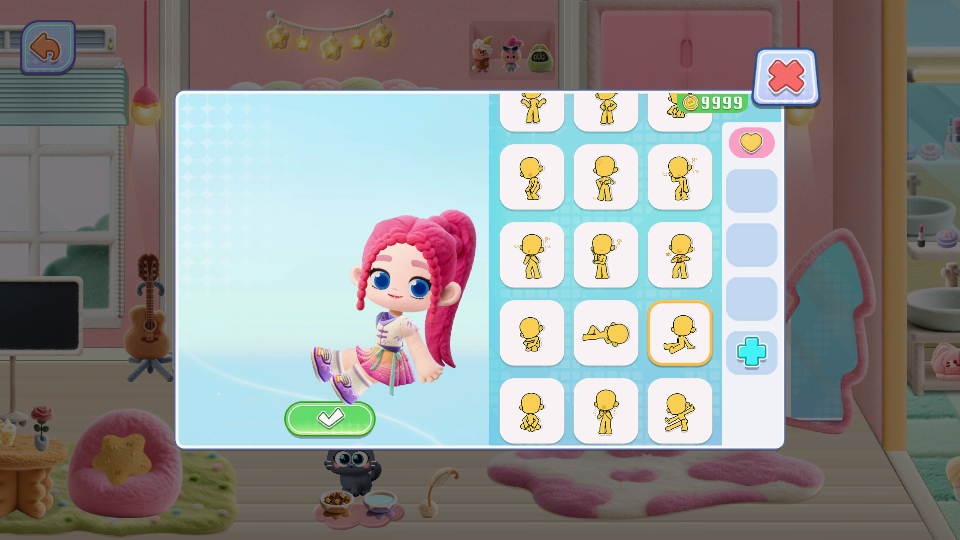
Task: Go back with the orange arrow button
Action: [x=47, y=47]
